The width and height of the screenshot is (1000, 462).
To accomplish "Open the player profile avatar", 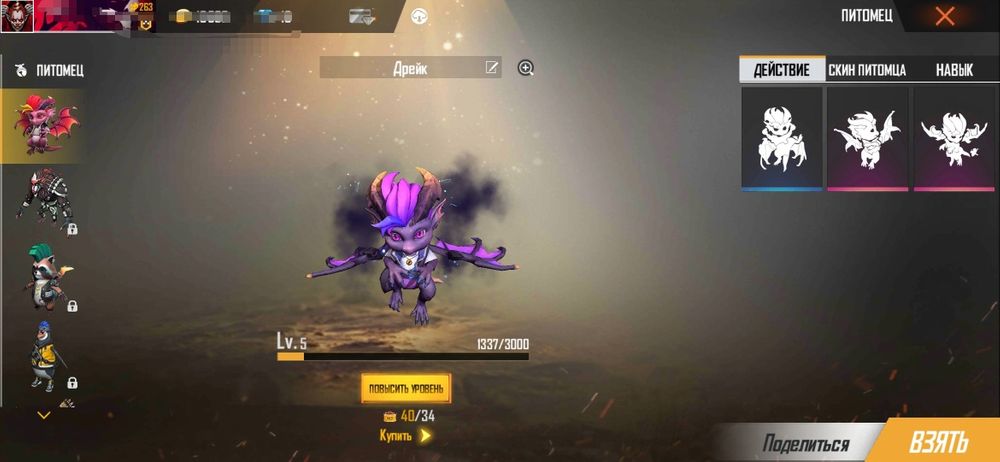I will 16,16.
